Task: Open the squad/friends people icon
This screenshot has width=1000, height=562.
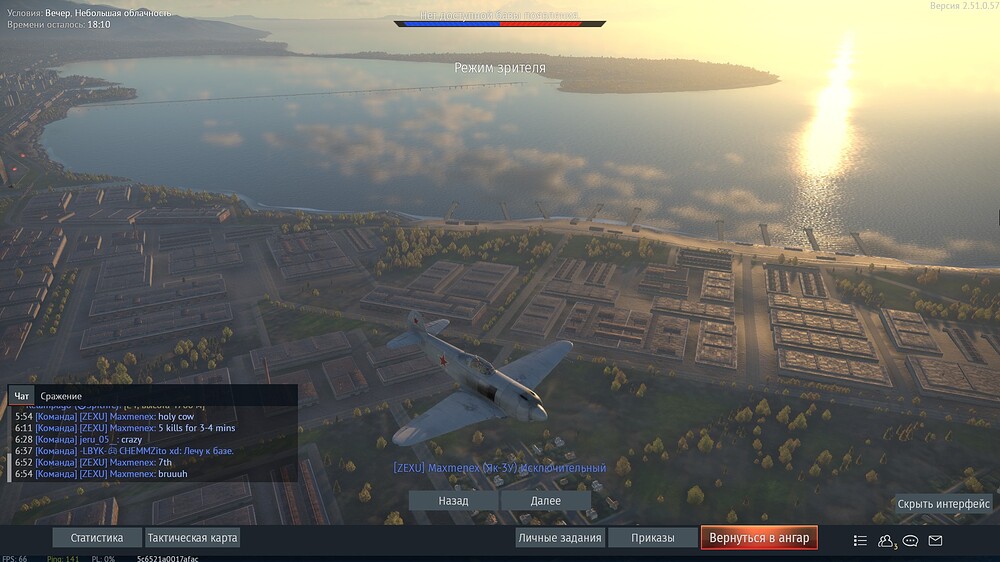Action: point(885,540)
